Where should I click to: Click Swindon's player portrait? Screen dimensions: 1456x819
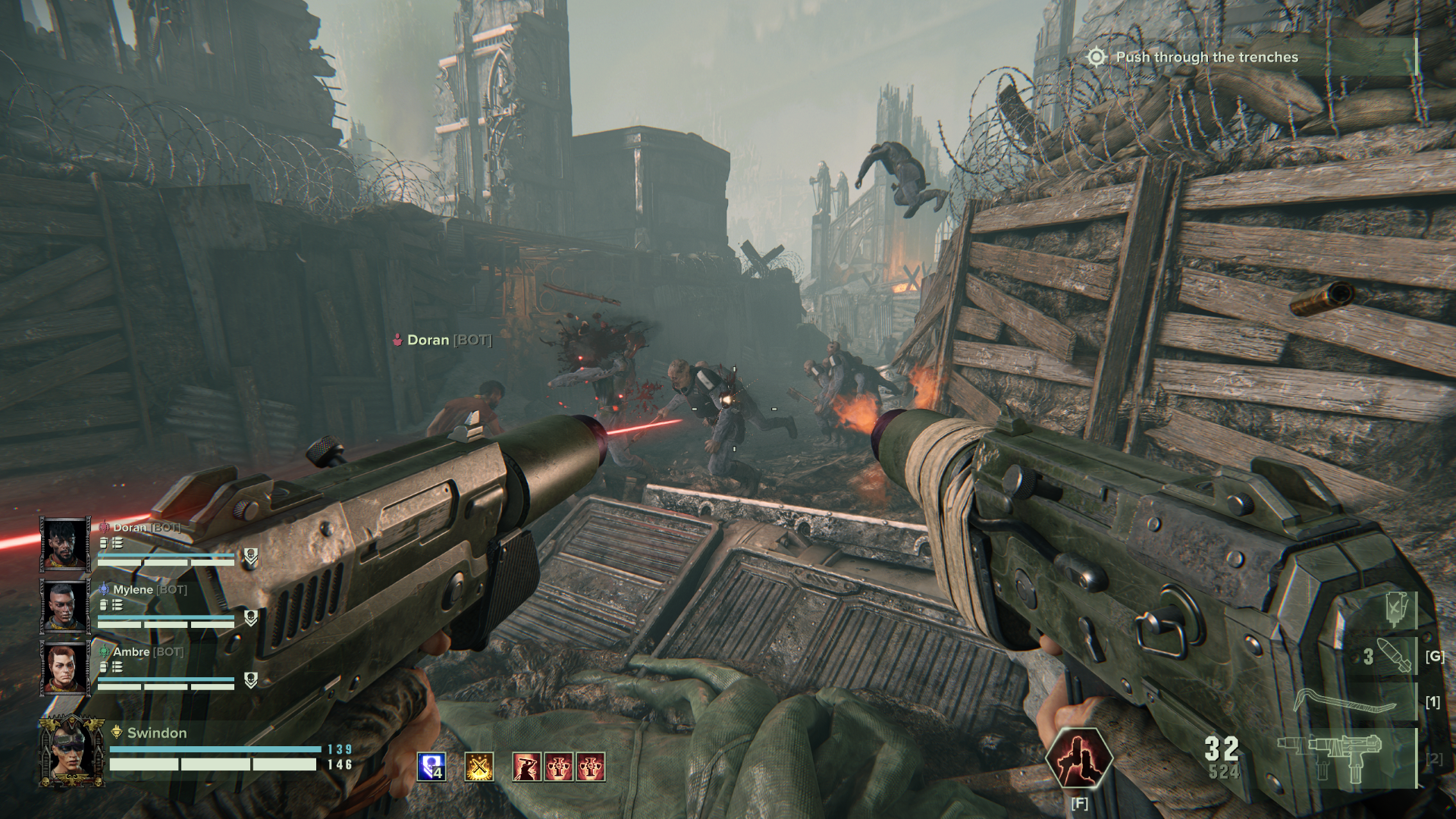[72, 751]
